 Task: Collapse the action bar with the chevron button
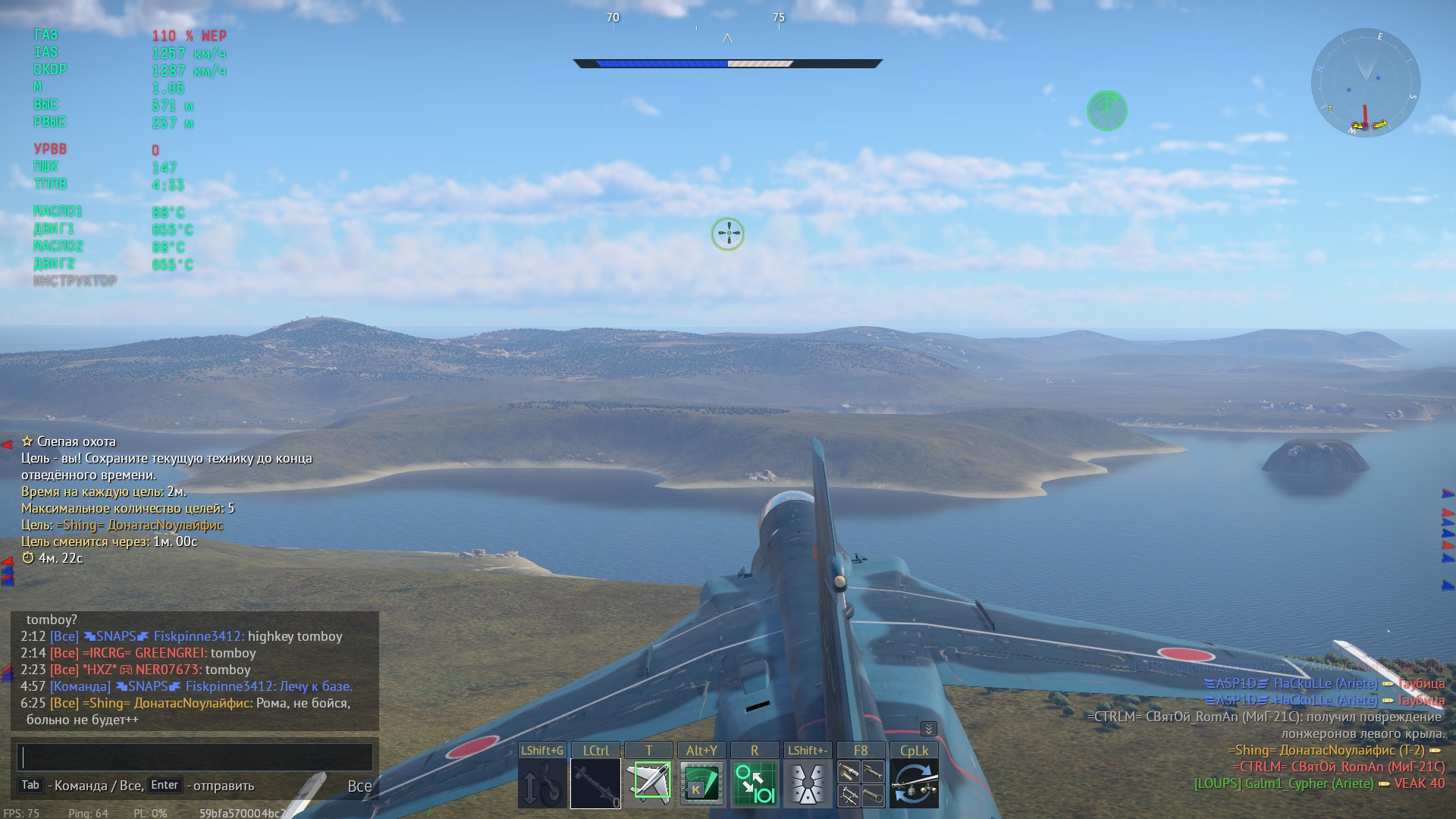click(928, 729)
